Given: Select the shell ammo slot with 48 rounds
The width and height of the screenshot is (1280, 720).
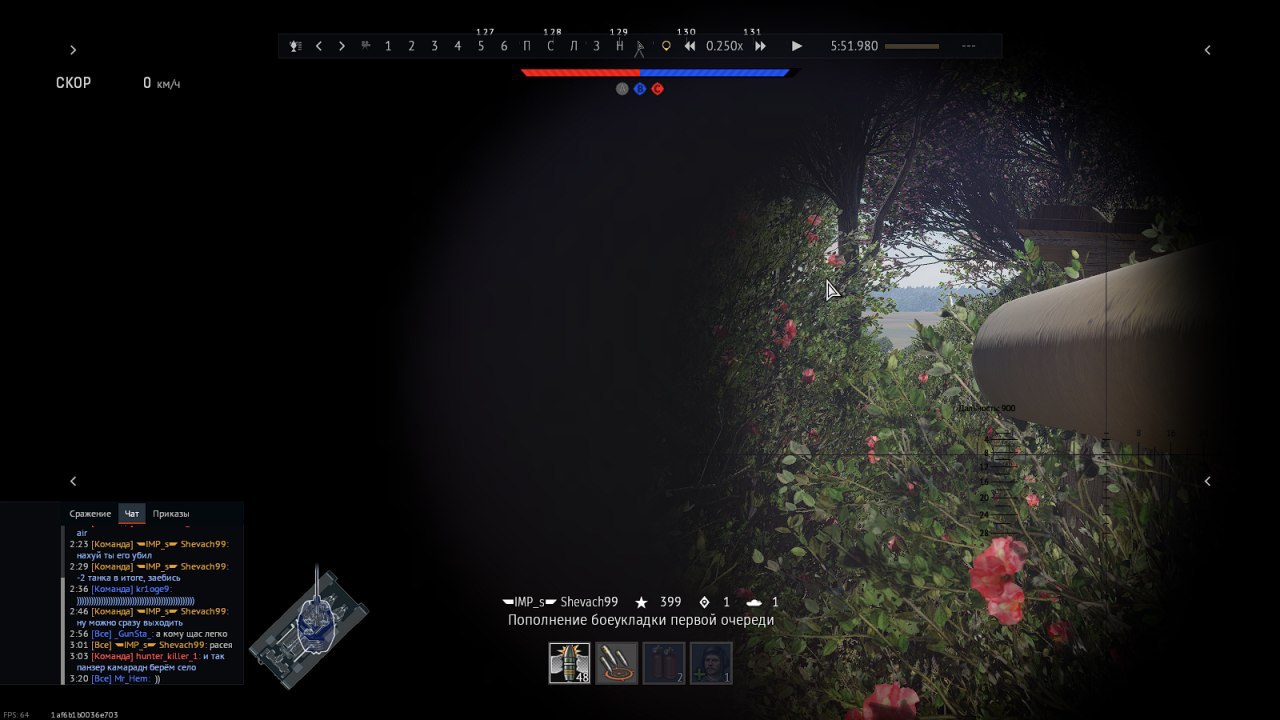Looking at the screenshot, I should 569,663.
